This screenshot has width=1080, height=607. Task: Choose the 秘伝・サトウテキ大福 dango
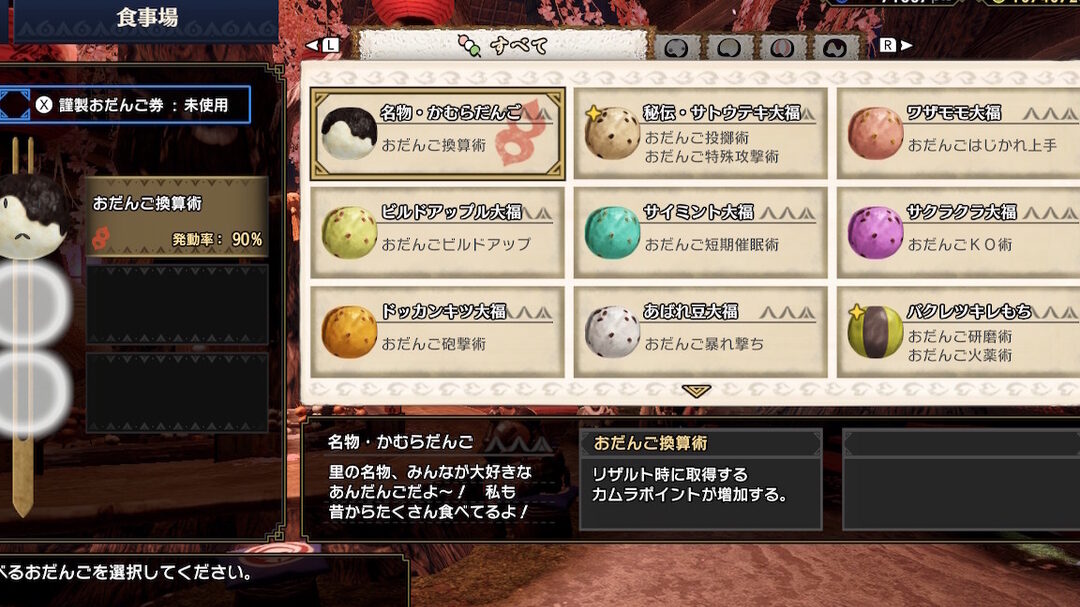tap(701, 133)
